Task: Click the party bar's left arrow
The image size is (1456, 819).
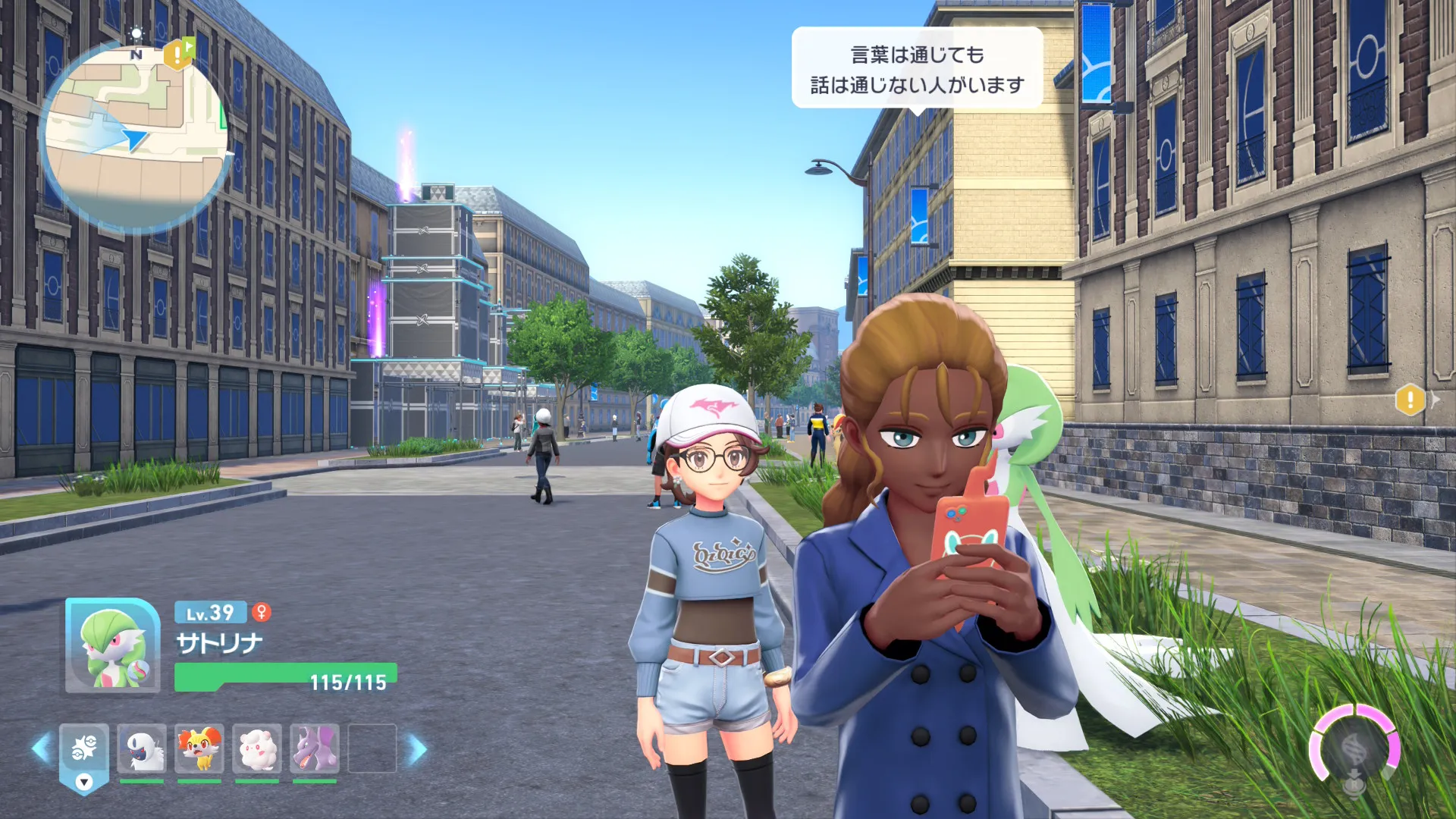Action: 40,748
